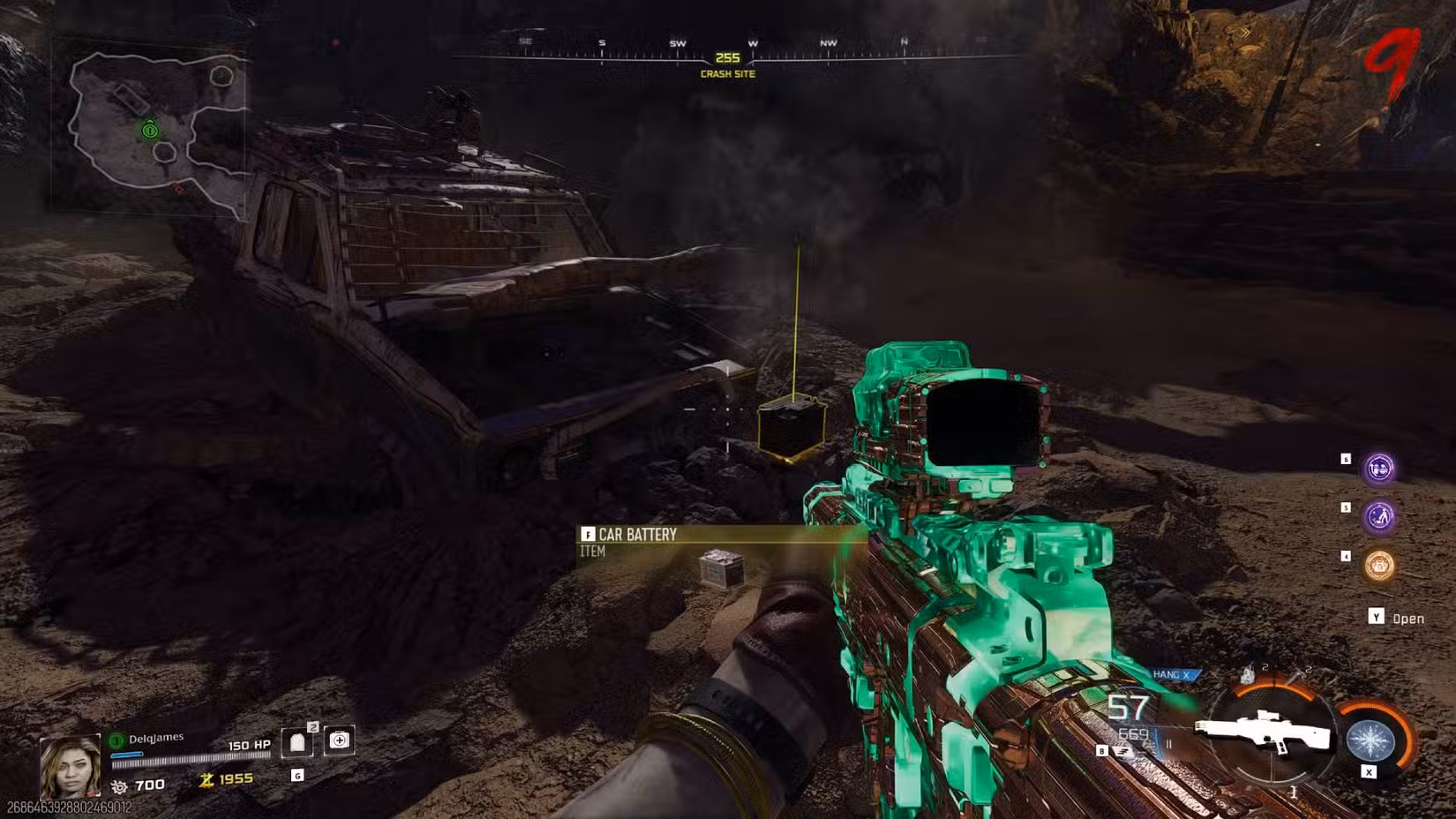Screen dimensions: 1456x819
Task: Click the essence icon beside 1955
Action: 206,779
